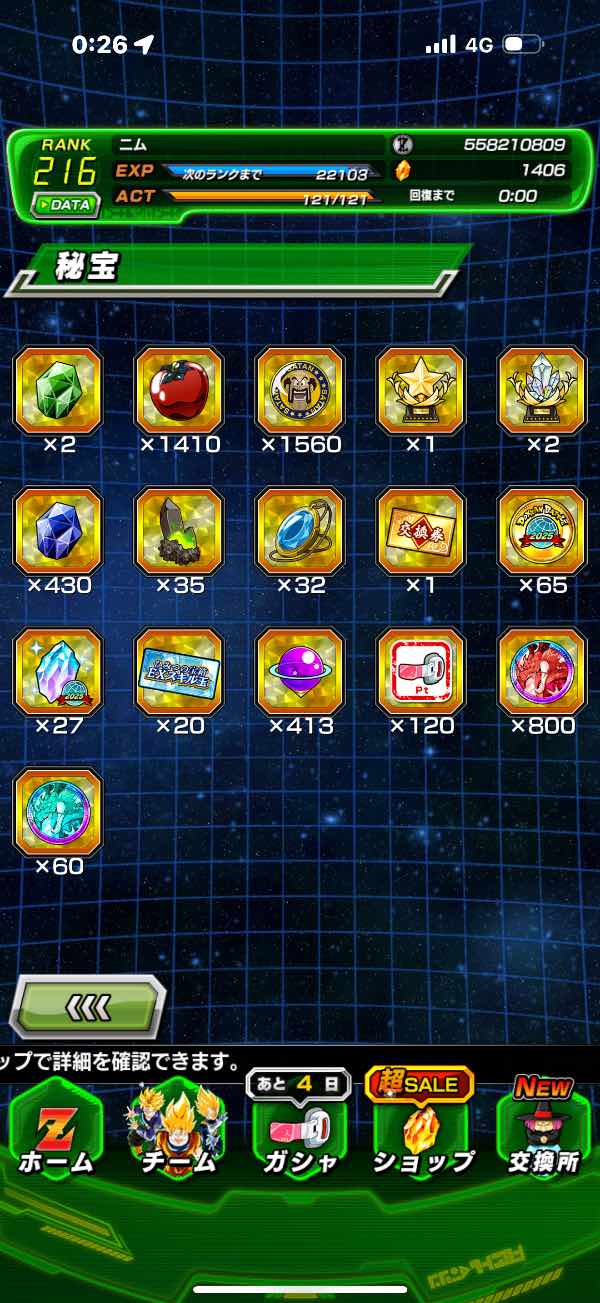This screenshot has width=600, height=1303.
Task: Select the red apple treasure item
Action: click(x=179, y=390)
